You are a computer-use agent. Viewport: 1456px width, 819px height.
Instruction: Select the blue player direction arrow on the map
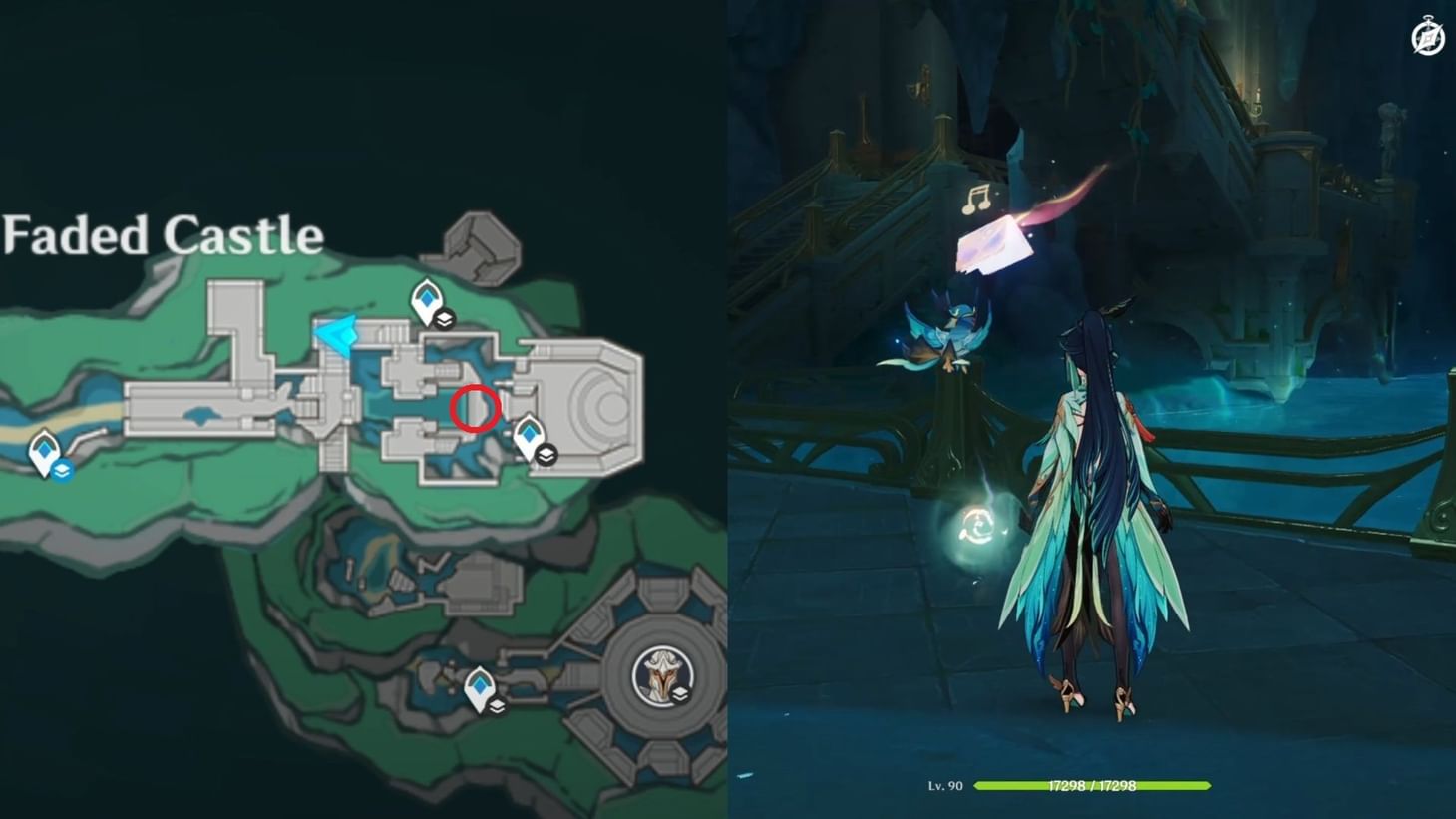point(338,333)
